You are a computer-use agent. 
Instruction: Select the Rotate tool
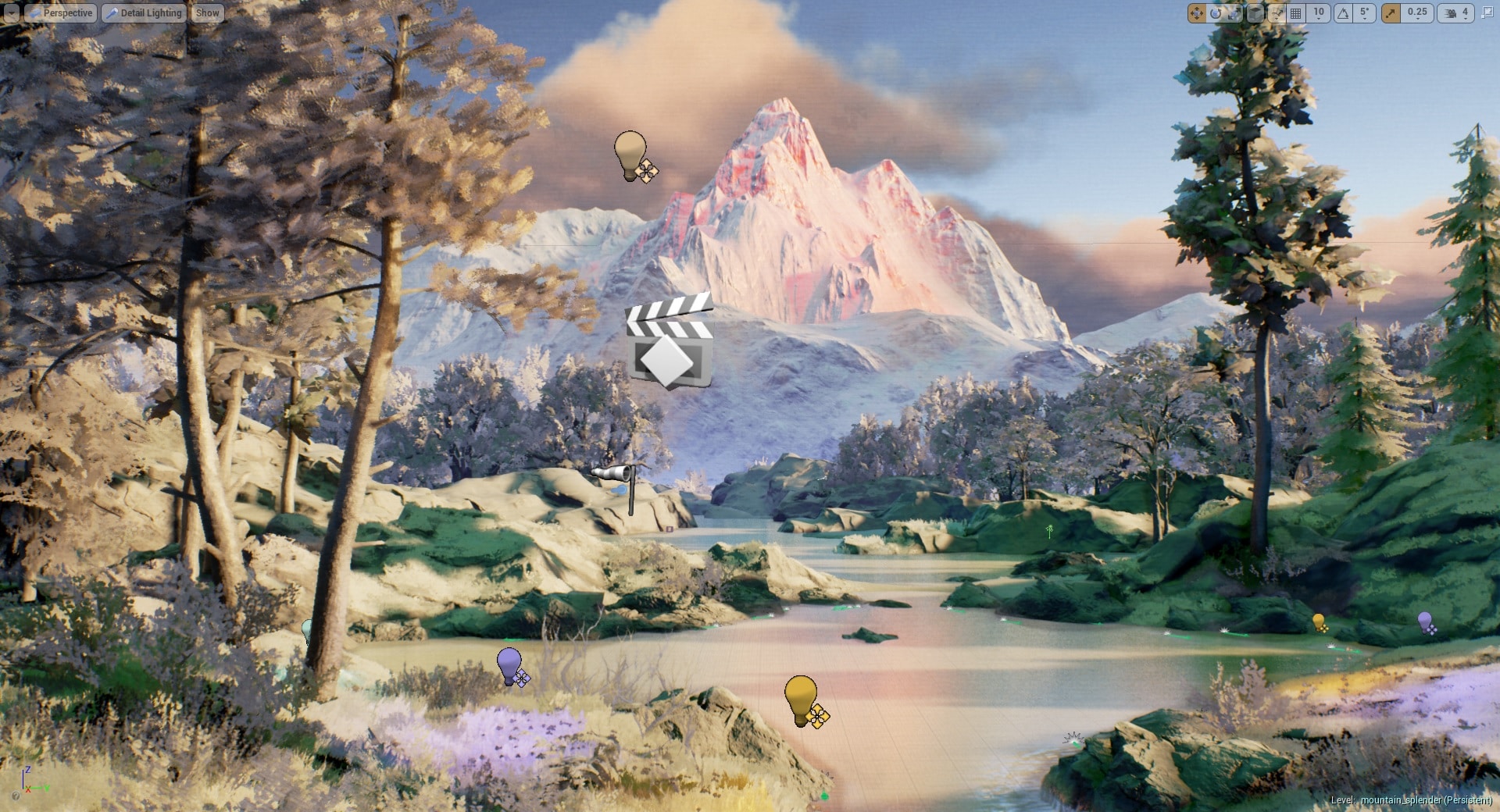point(1216,12)
